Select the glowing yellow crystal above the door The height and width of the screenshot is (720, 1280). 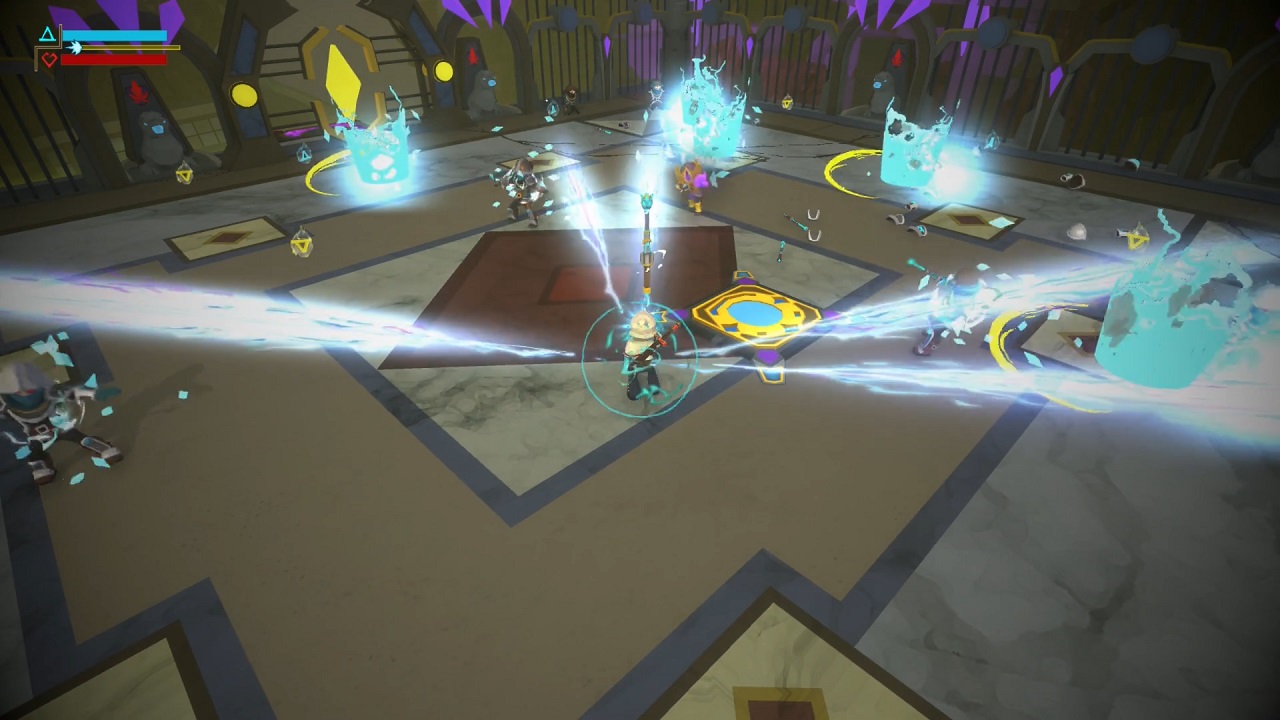(x=344, y=76)
